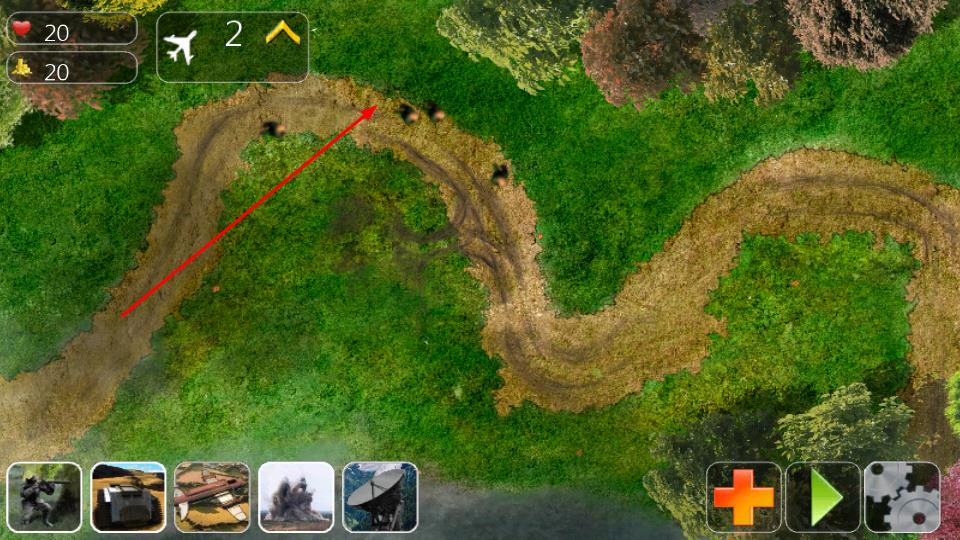960x540 pixels.
Task: Click the orange plus button
Action: click(x=743, y=497)
